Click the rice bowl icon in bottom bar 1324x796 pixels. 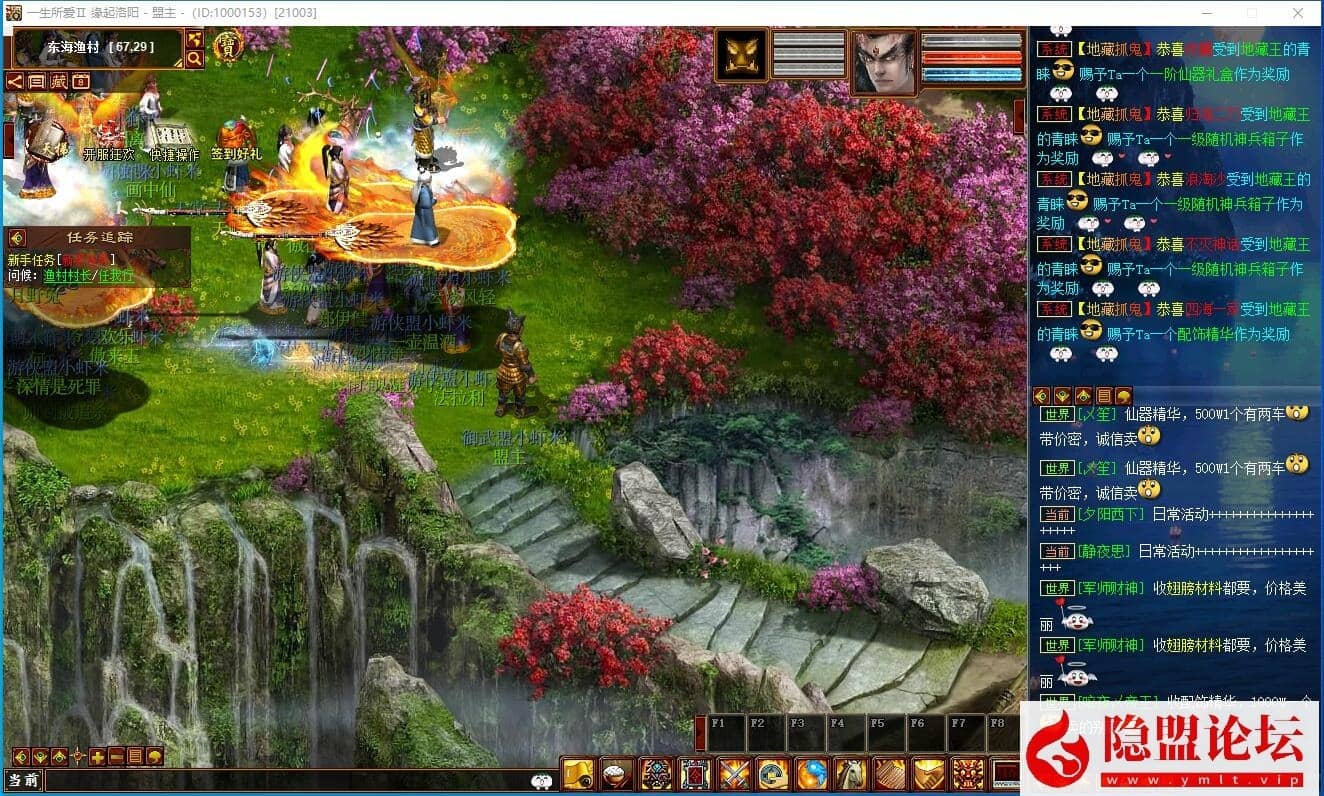tap(617, 773)
